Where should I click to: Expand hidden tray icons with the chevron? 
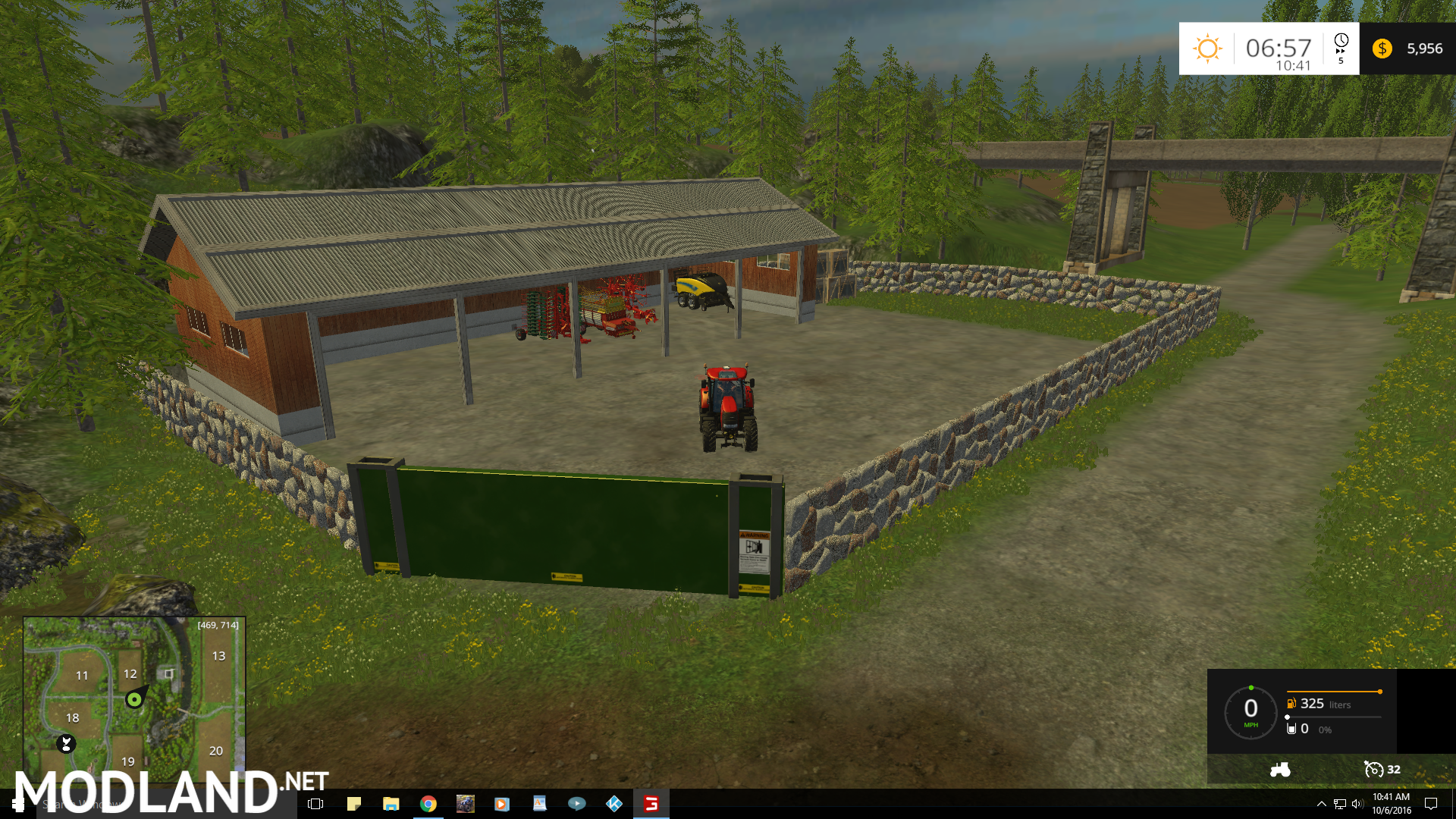1321,805
